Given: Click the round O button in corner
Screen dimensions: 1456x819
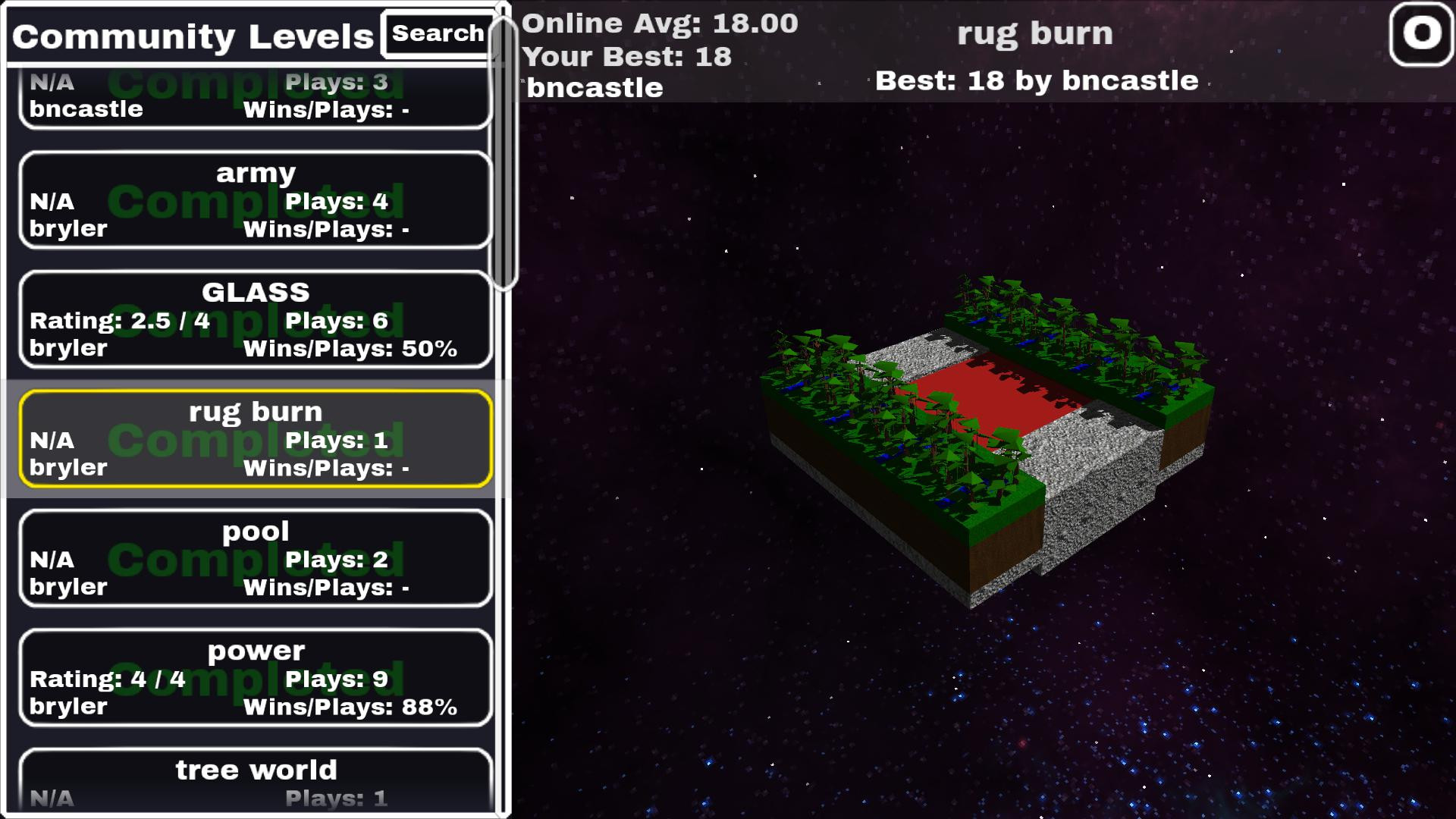Looking at the screenshot, I should (x=1420, y=34).
